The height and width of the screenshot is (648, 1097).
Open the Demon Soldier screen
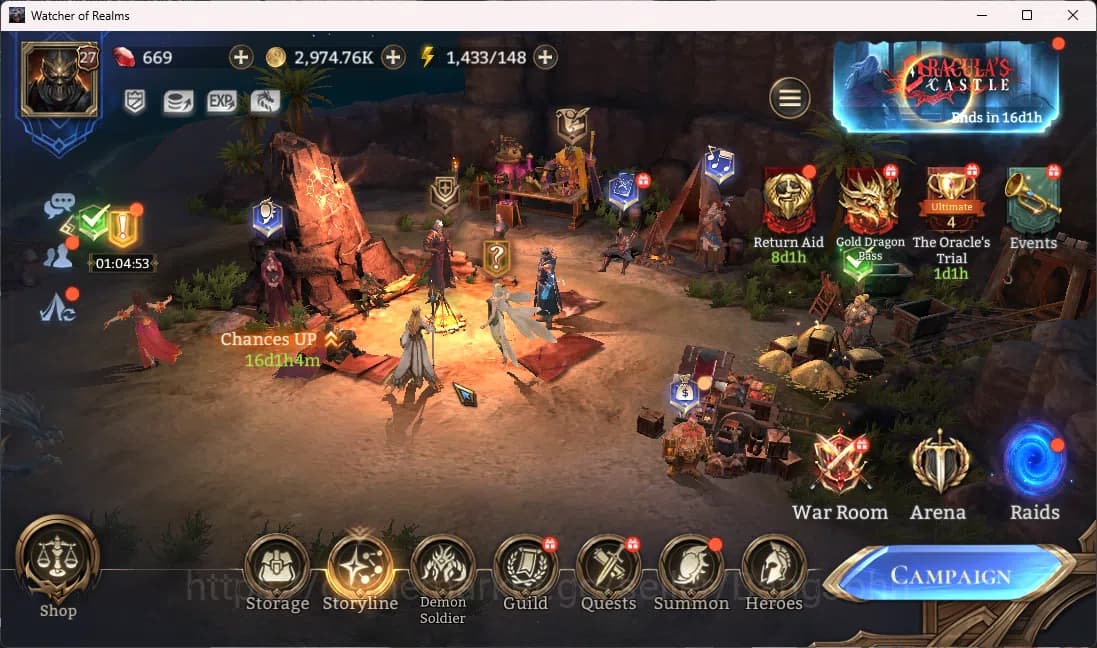443,567
